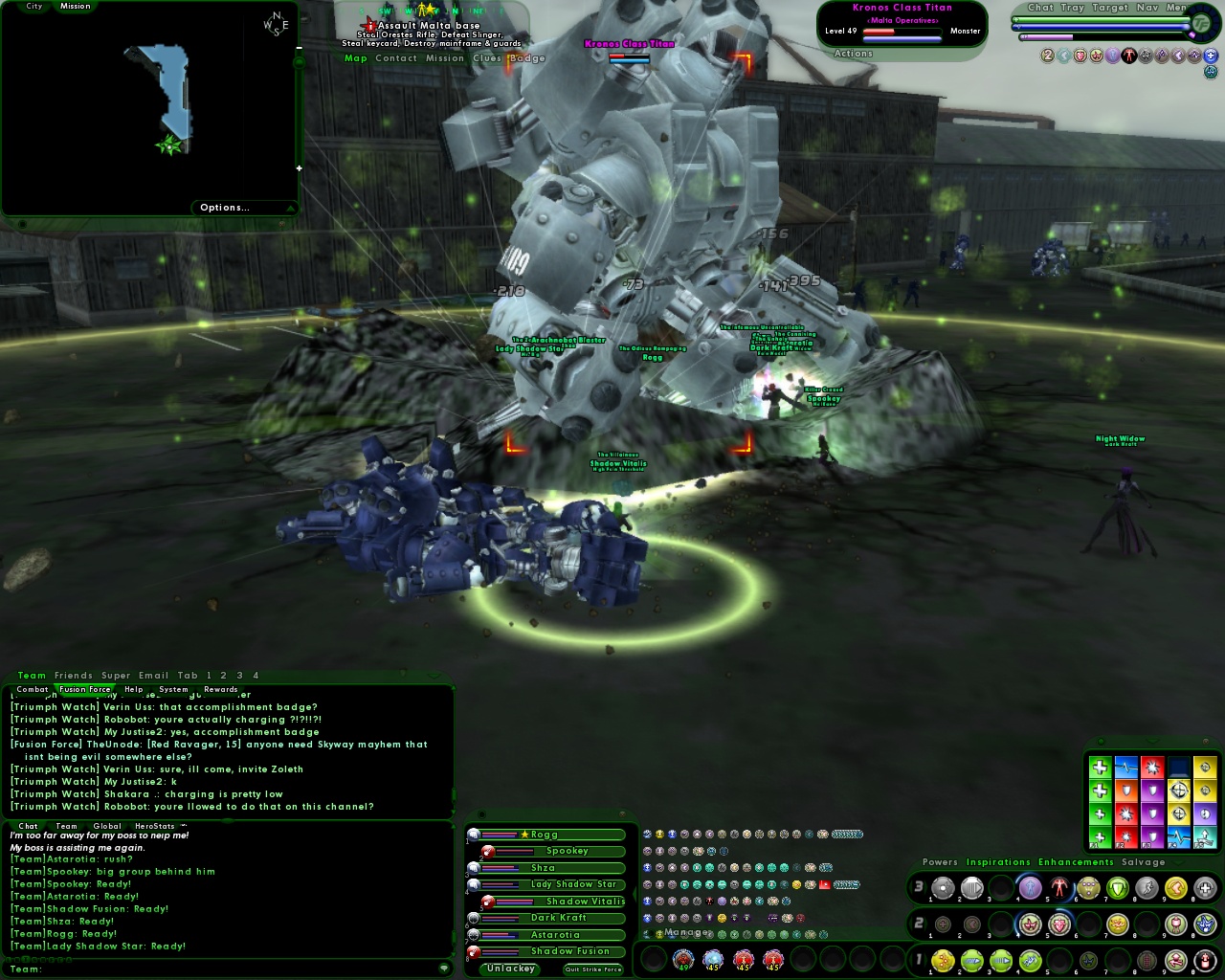1225x980 pixels.
Task: Toggle the collapse arrow on the Team entry bar
Action: [445, 969]
